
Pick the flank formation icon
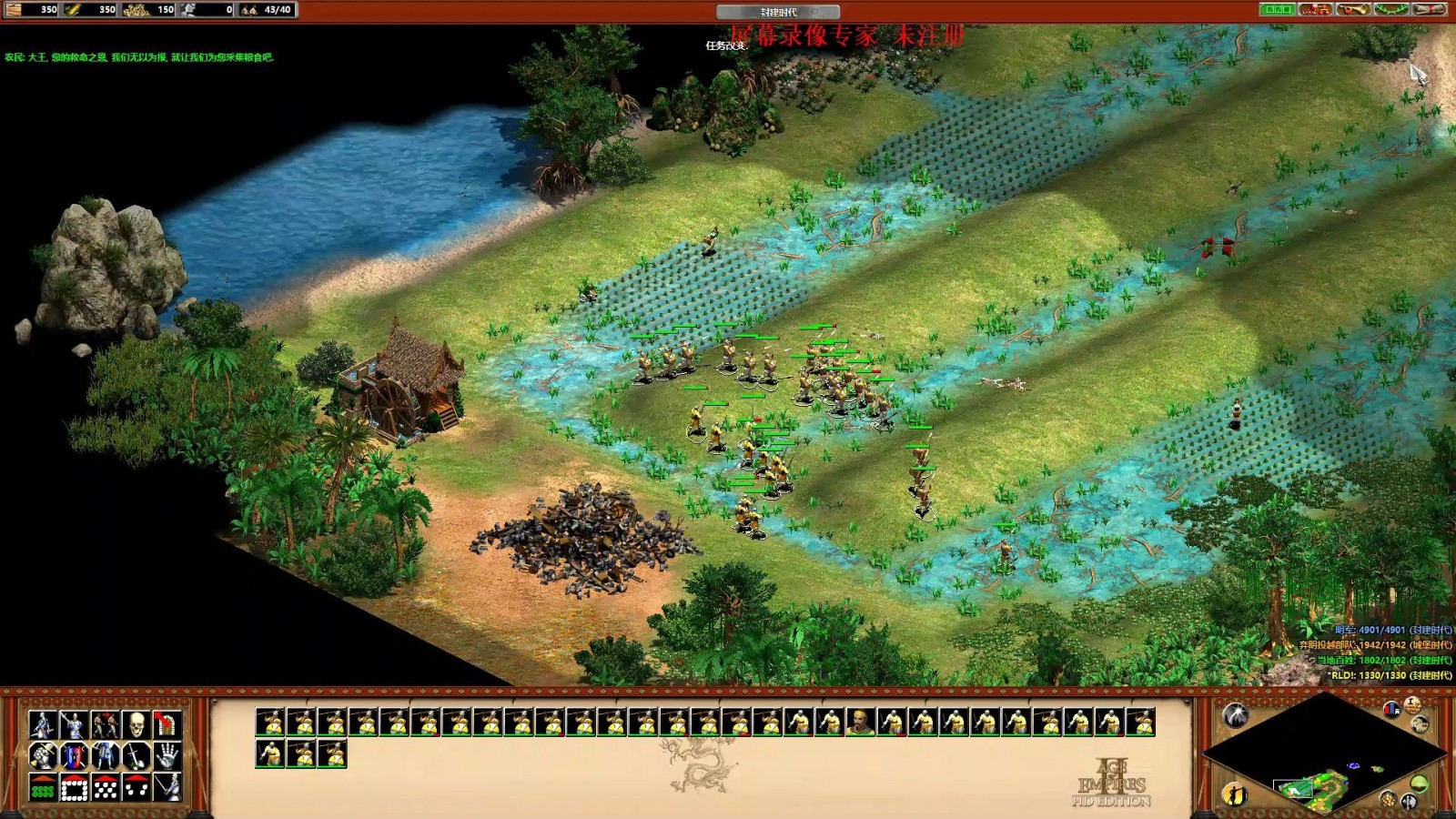[136, 787]
